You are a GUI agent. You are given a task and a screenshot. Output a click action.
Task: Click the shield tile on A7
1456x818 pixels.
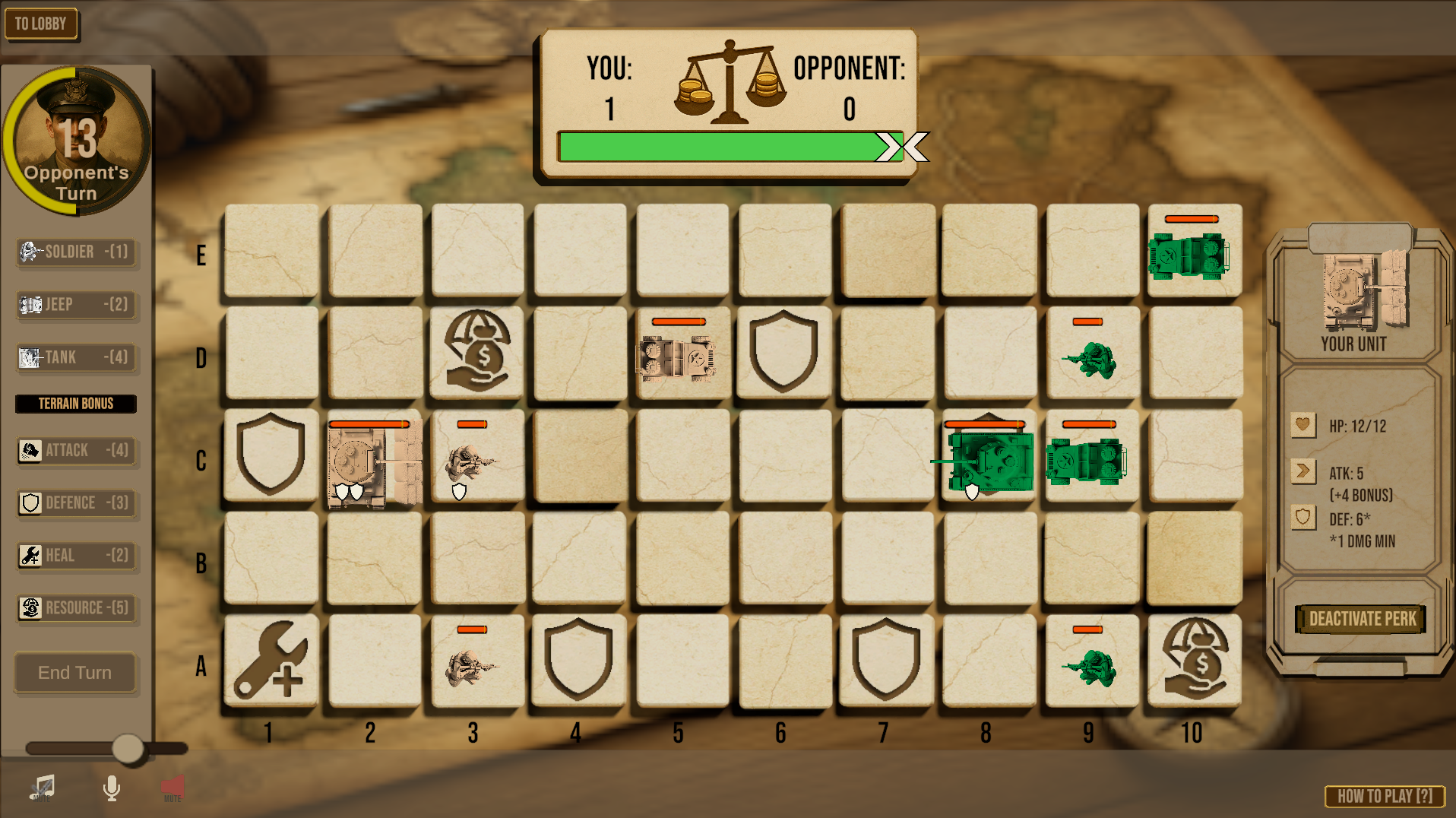[885, 661]
